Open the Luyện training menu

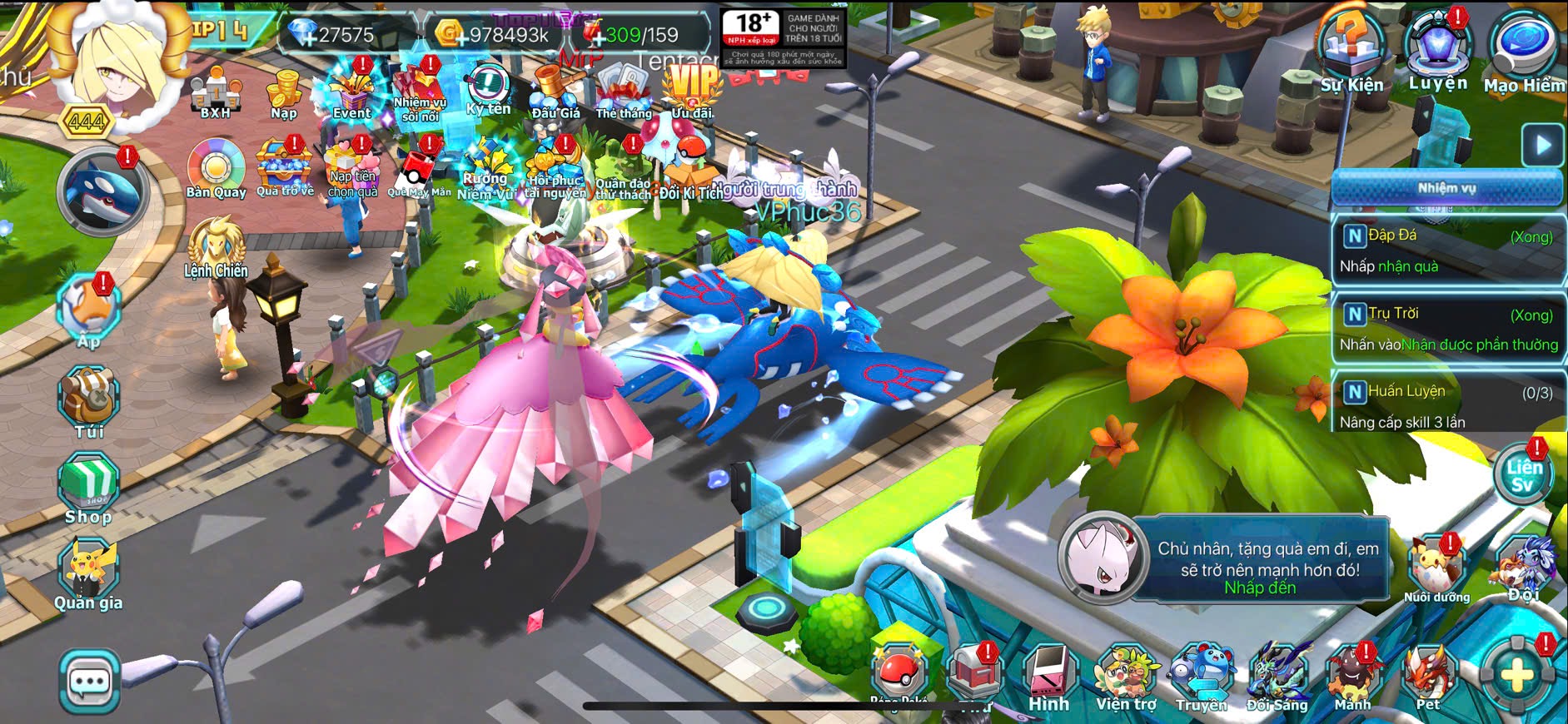[1437, 50]
